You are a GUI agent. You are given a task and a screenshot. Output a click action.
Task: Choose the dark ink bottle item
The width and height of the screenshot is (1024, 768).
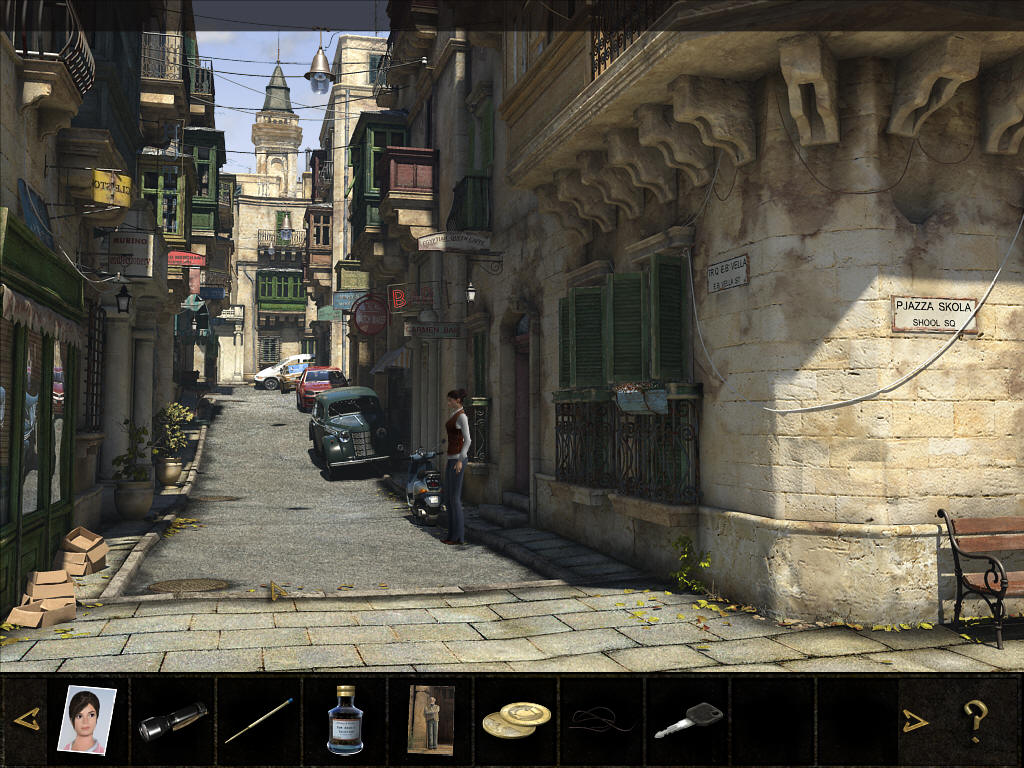(345, 719)
